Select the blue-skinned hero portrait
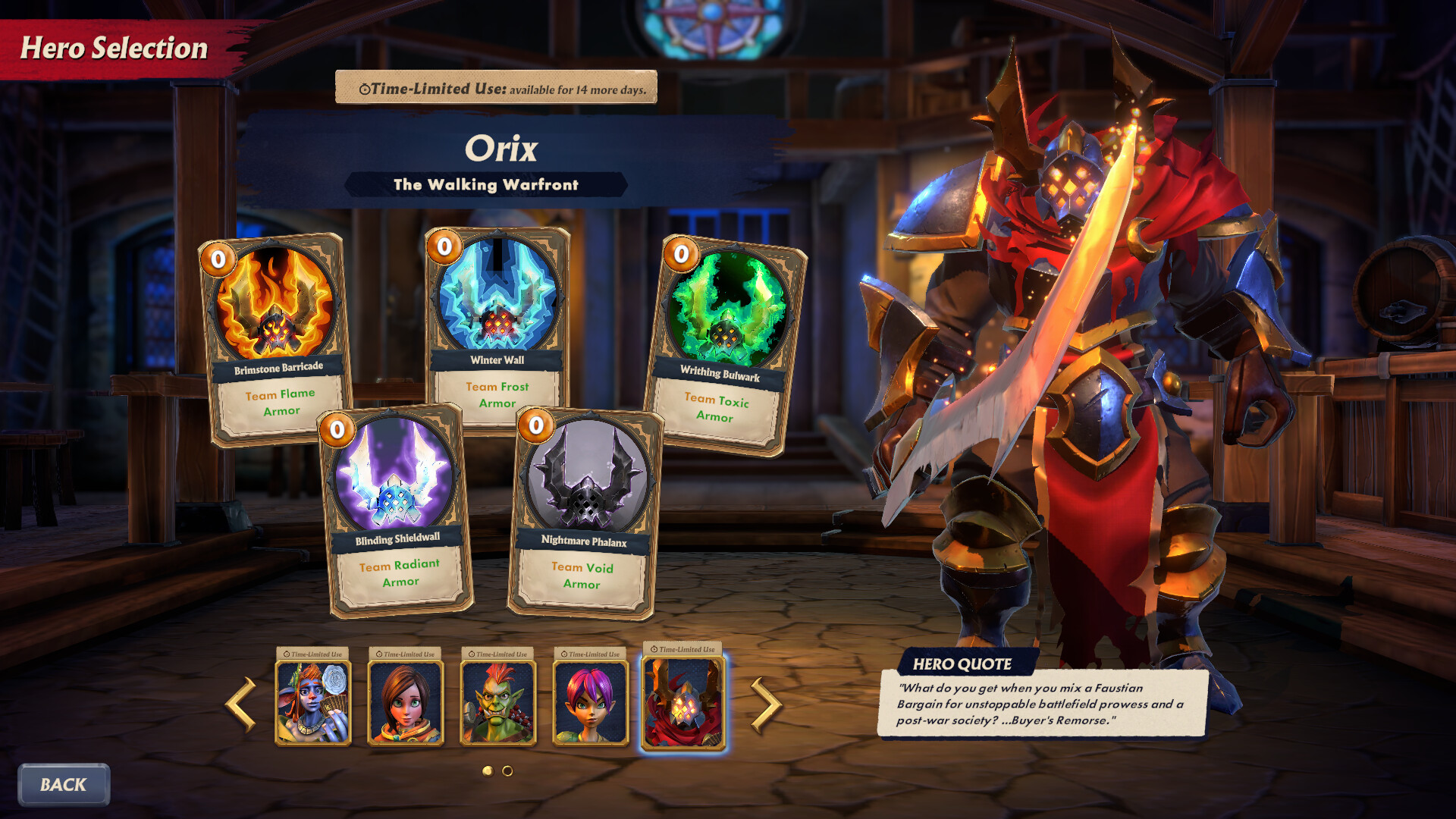 coord(313,702)
